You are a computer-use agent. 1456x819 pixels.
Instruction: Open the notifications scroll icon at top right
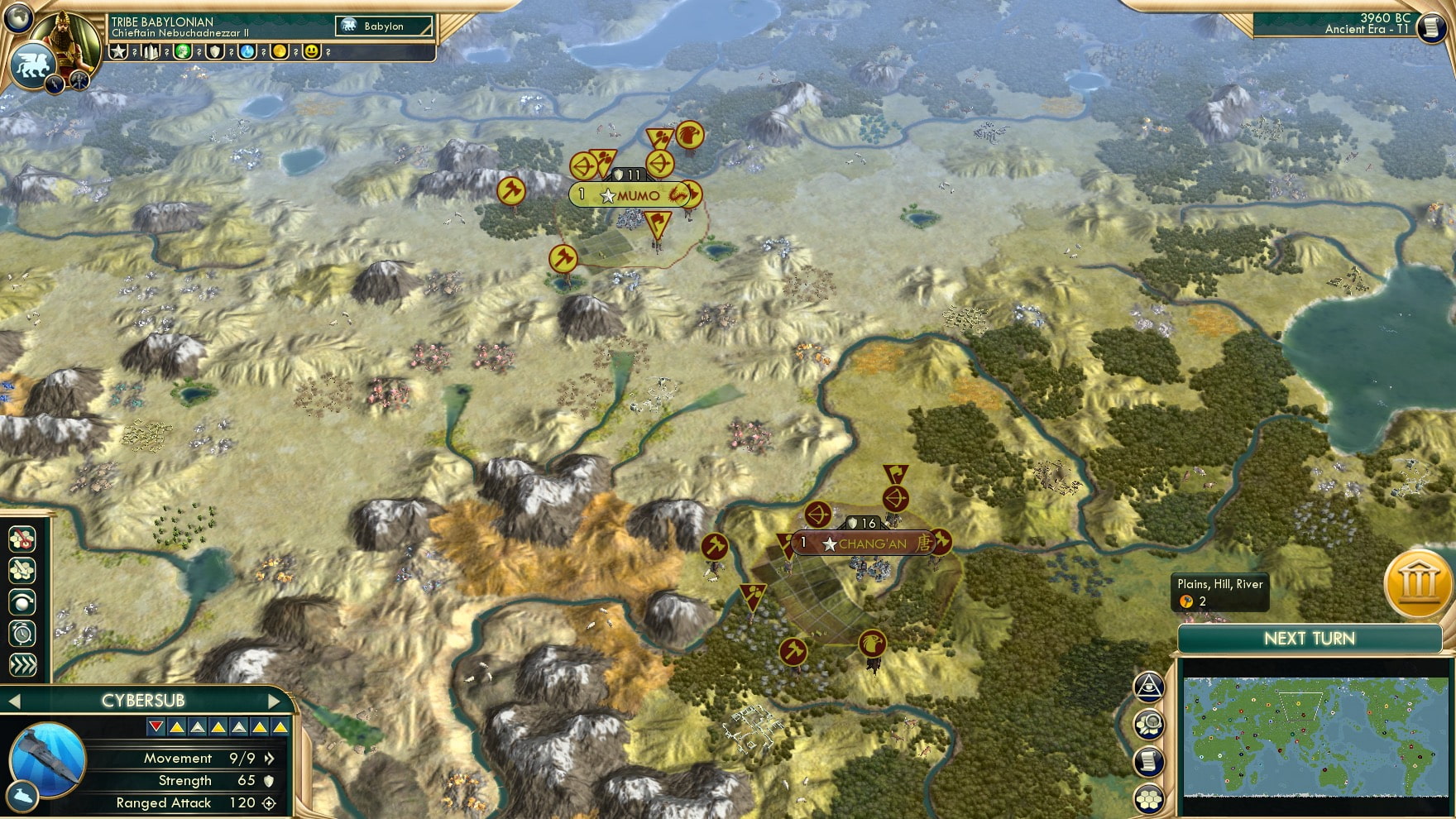1430,27
